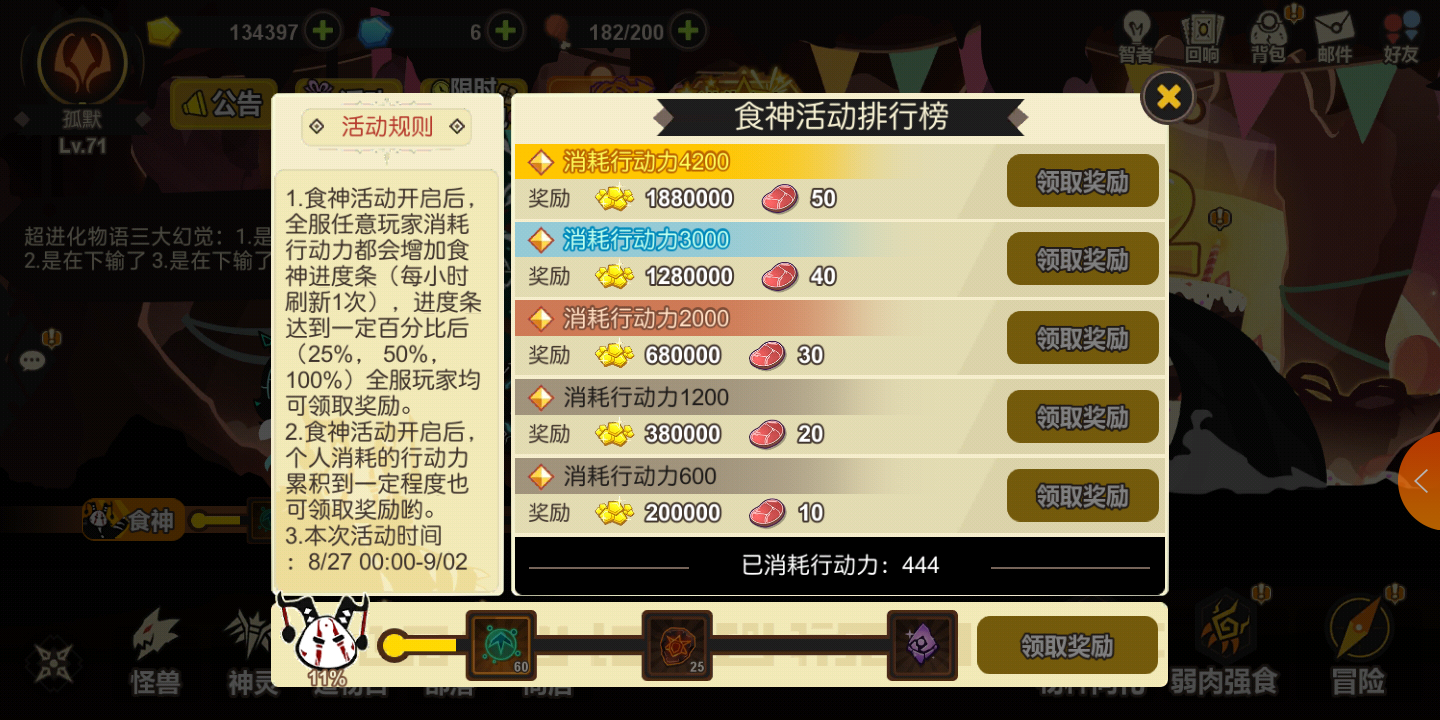Add more gold with the plus button
1440x720 pixels.
click(x=322, y=30)
